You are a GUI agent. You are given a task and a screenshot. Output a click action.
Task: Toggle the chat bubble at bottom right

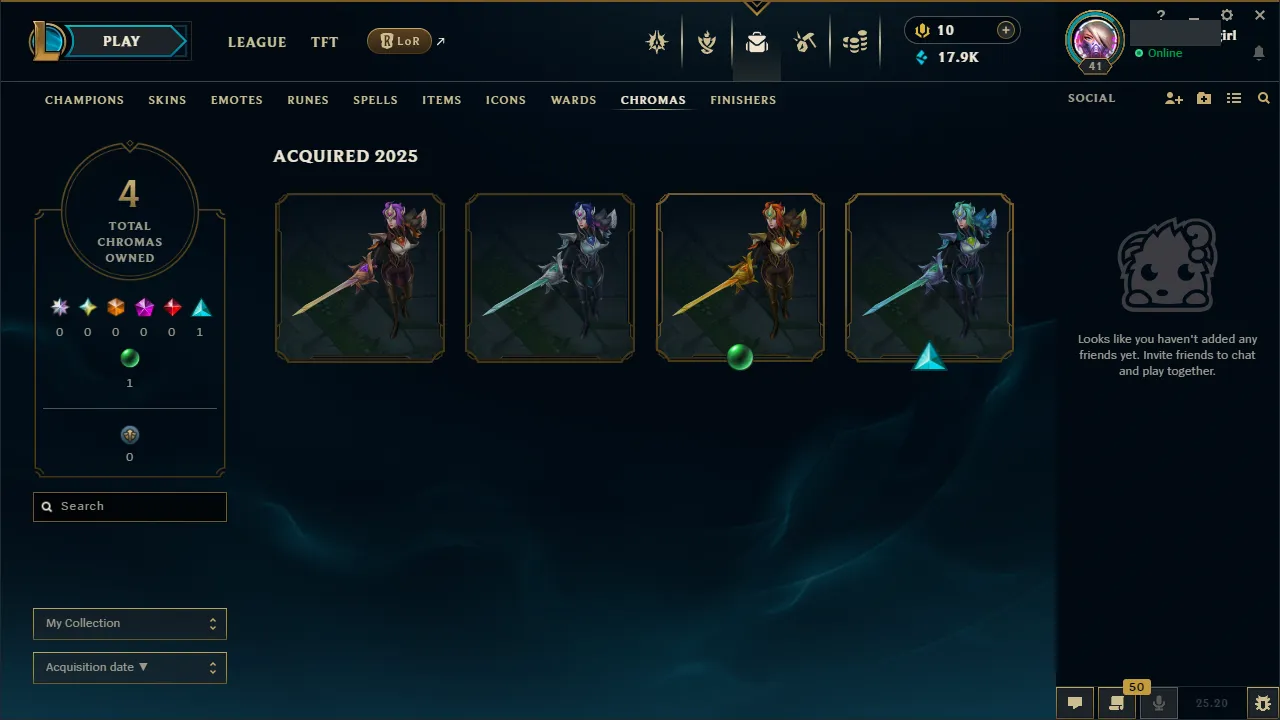click(1074, 702)
